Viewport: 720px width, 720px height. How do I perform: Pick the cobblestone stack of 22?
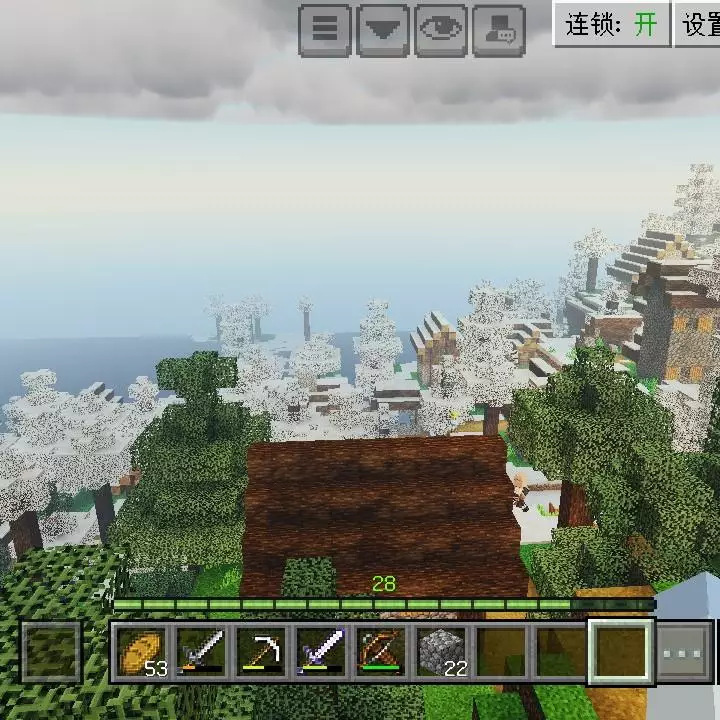click(441, 653)
